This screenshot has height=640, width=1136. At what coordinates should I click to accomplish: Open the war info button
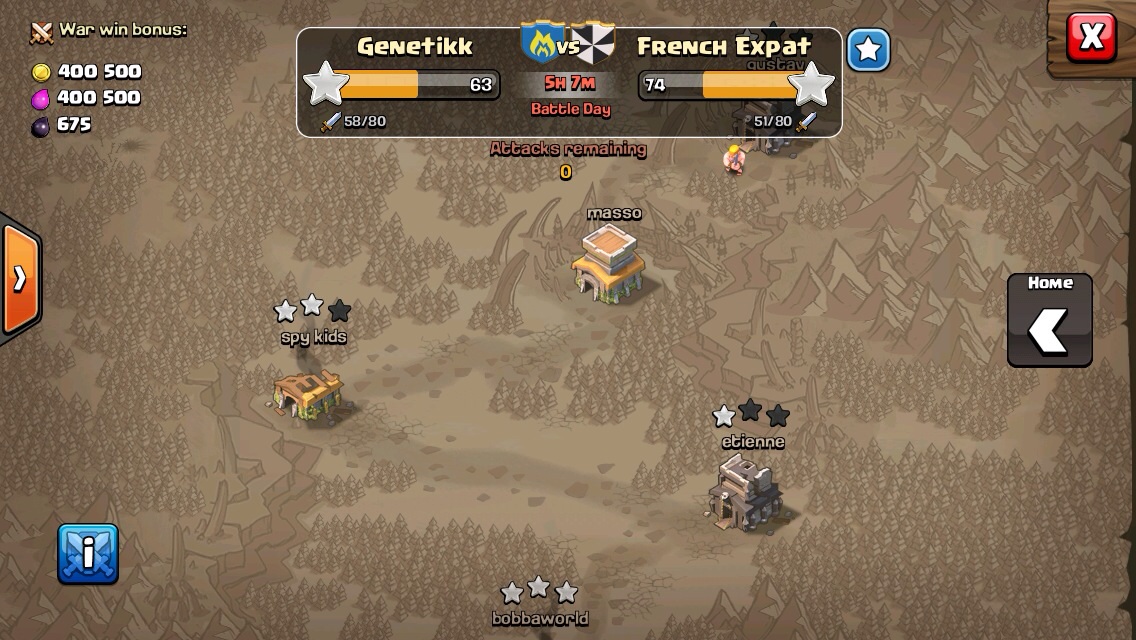point(88,553)
